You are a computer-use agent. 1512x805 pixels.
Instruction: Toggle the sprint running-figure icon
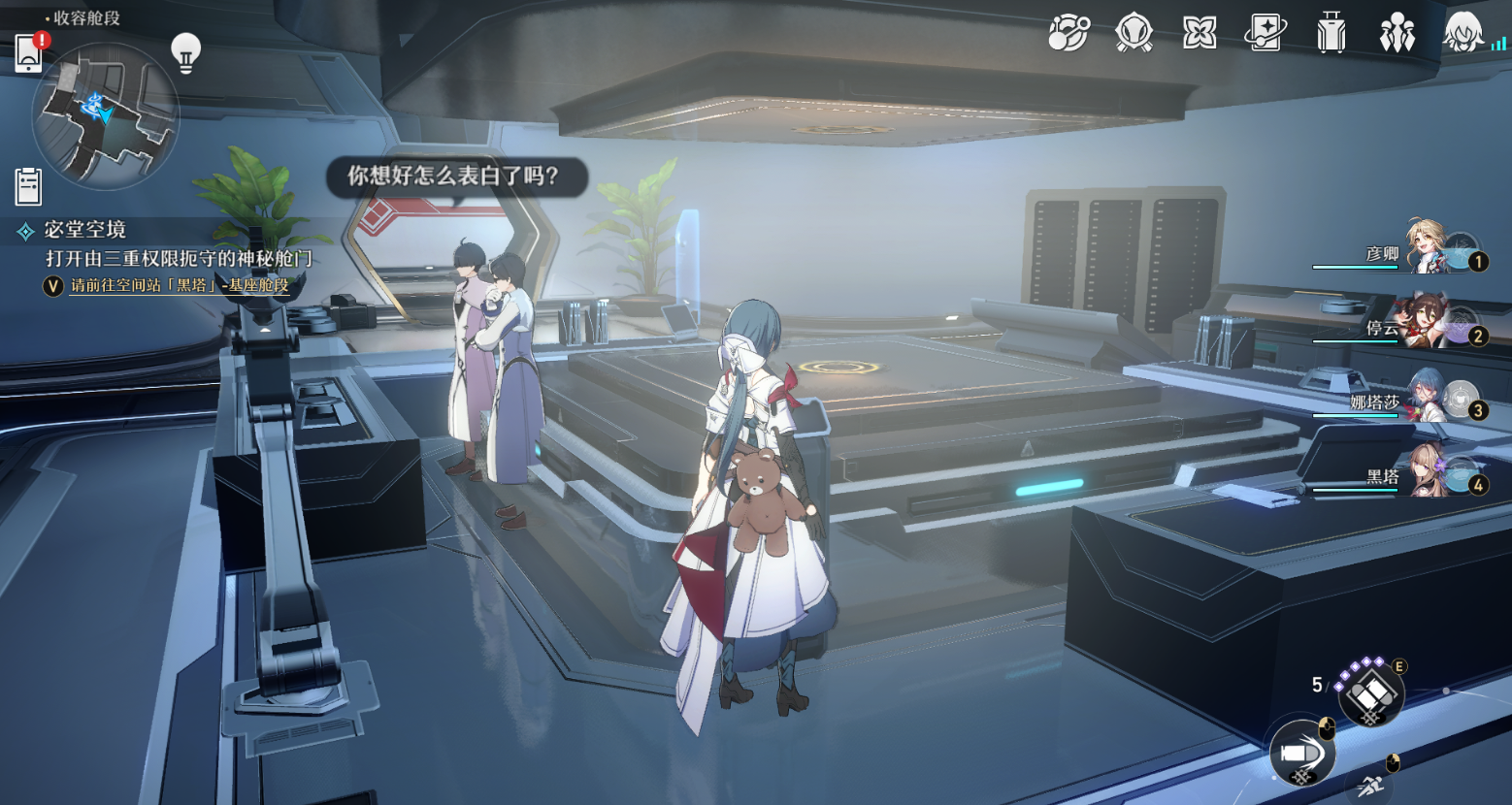1370,786
